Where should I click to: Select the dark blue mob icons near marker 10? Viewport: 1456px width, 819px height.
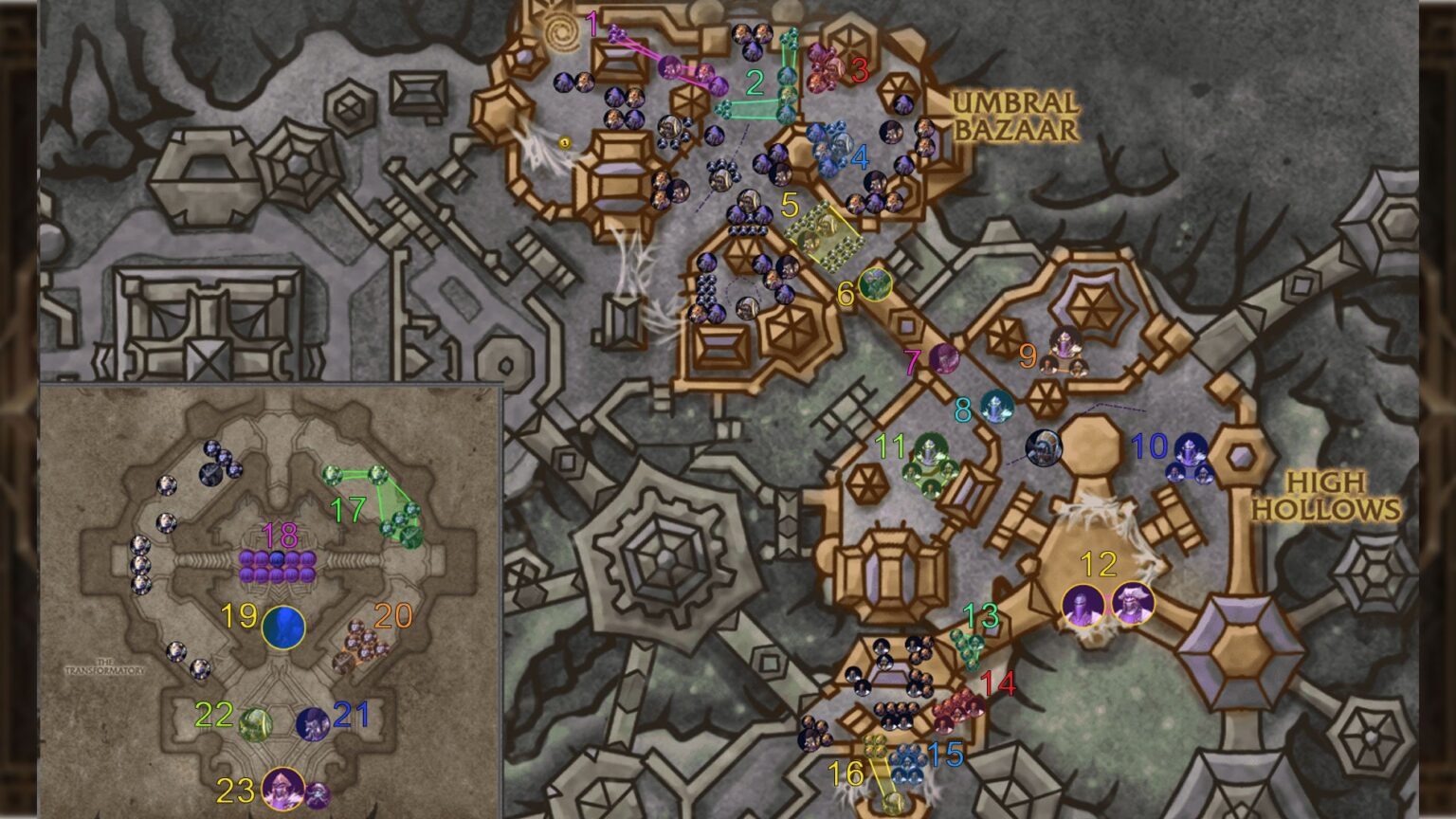(1192, 458)
